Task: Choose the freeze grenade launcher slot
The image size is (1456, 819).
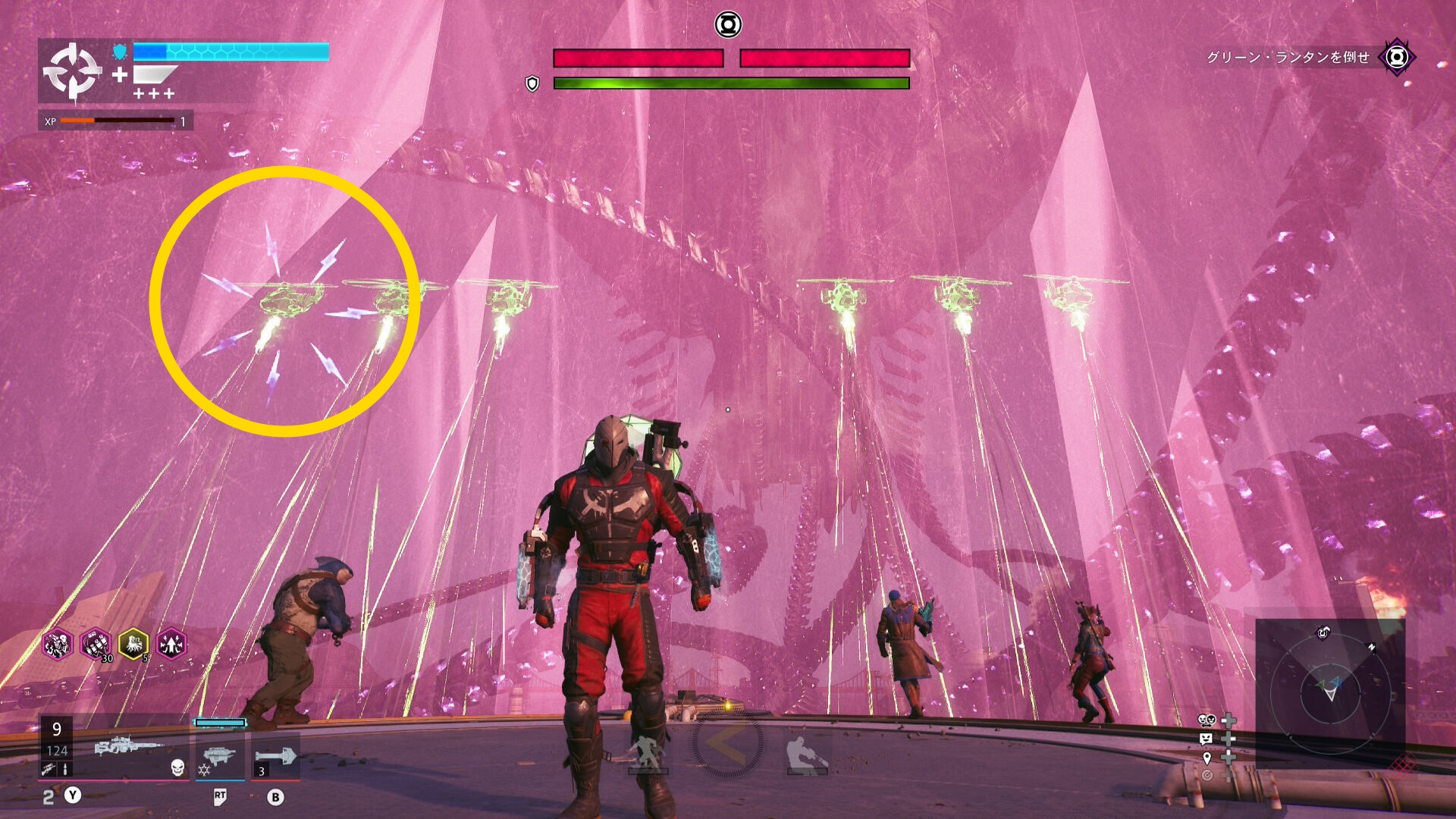Action: coord(219,756)
